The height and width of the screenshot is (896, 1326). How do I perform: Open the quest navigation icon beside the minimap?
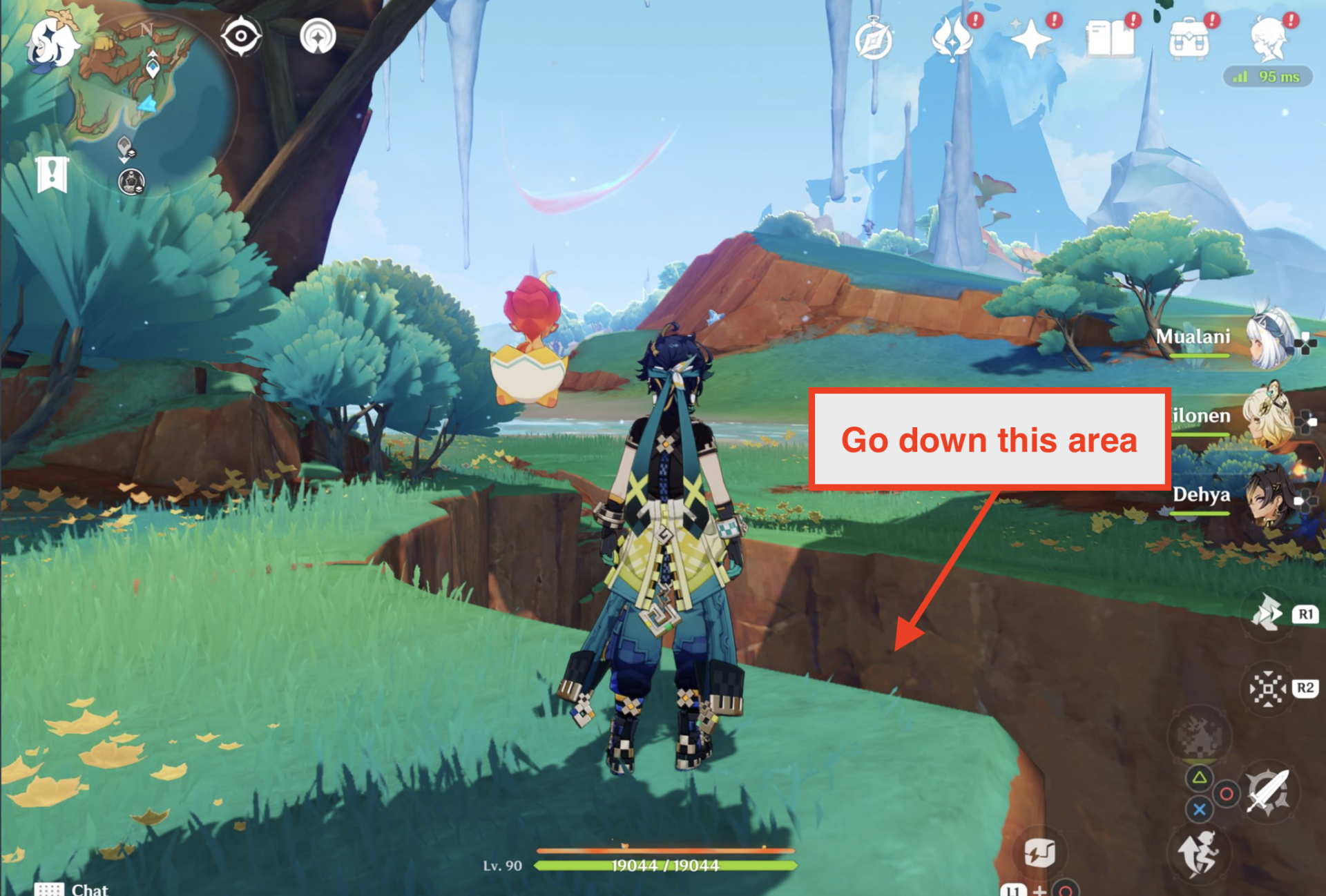click(318, 36)
